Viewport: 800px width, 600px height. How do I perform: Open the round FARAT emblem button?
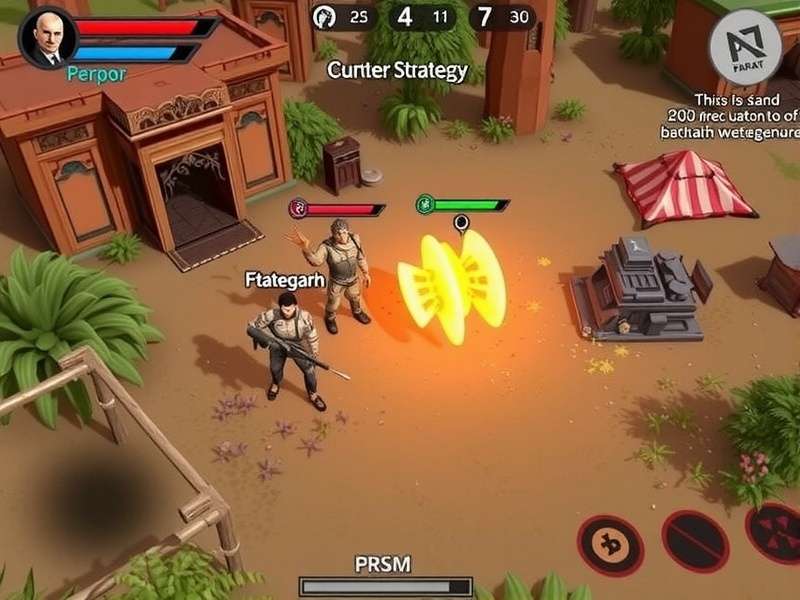coord(745,44)
